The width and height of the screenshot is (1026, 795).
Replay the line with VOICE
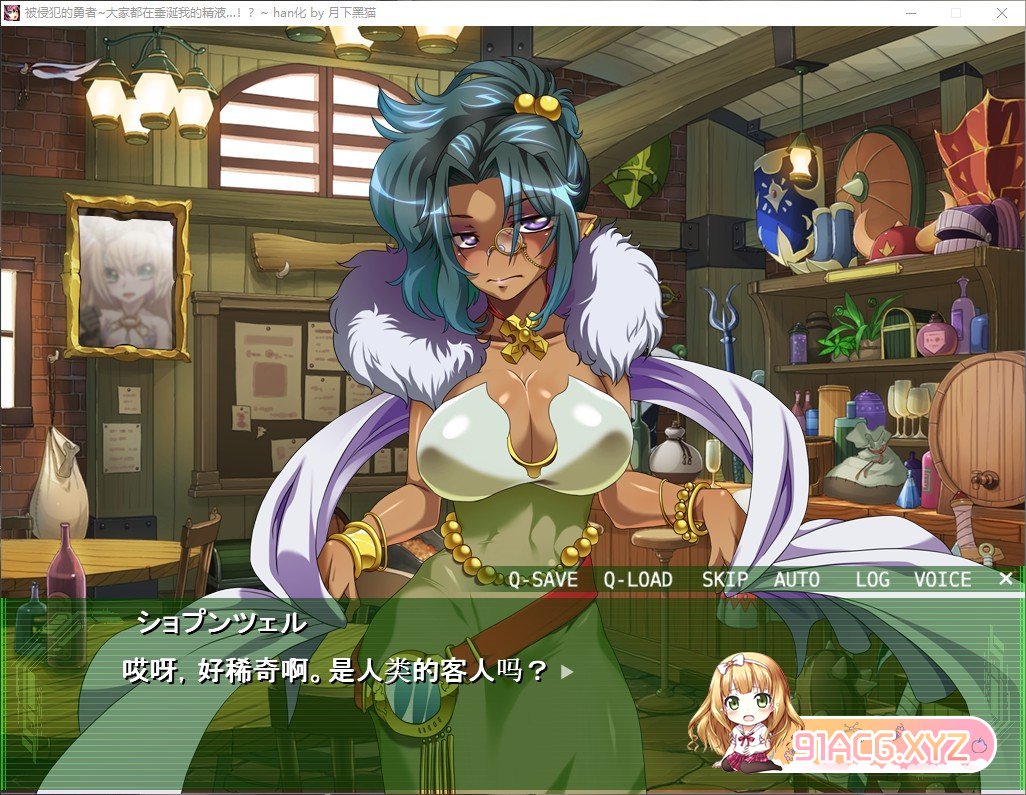click(942, 579)
